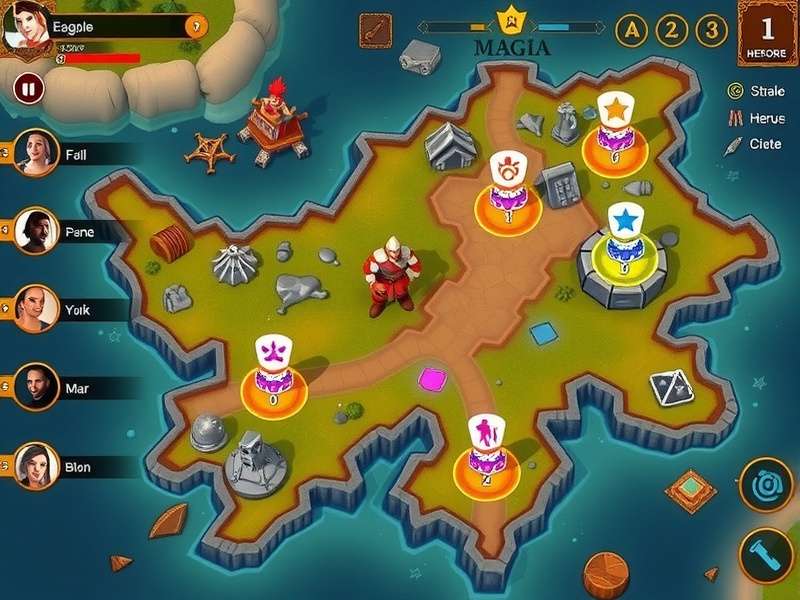Select the circular 2 button
Viewport: 800px width, 600px height.
coord(671,30)
